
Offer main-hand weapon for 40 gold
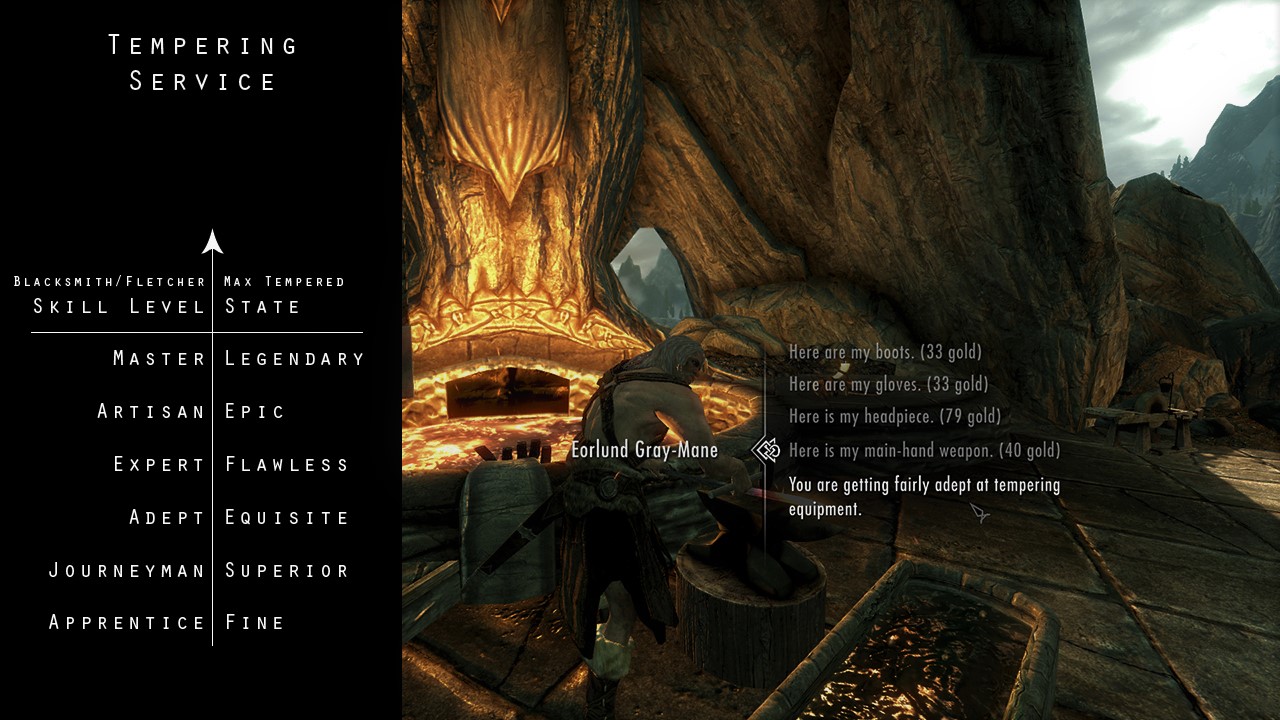click(x=924, y=451)
